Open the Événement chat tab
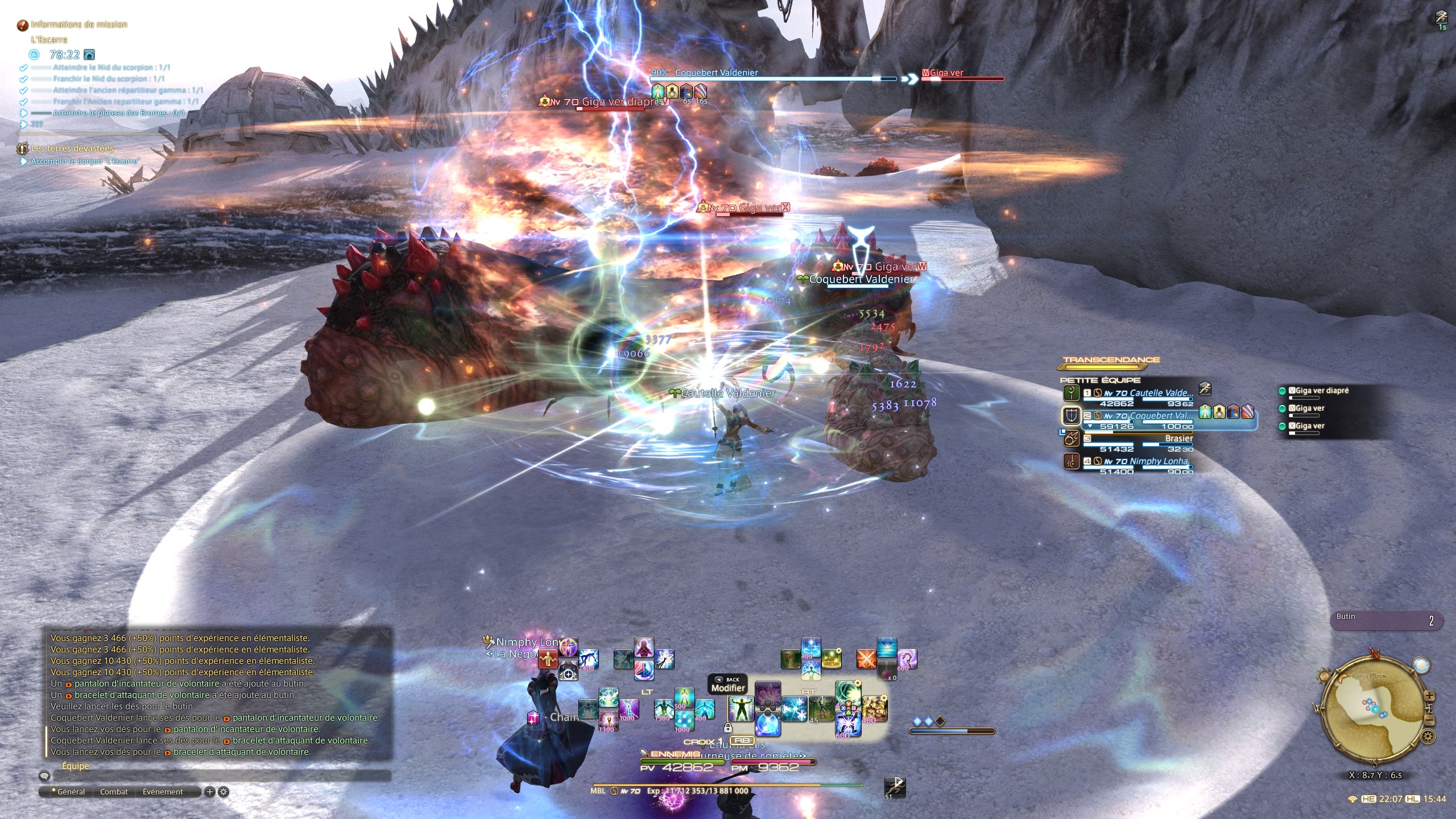This screenshot has width=1456, height=819. (163, 792)
